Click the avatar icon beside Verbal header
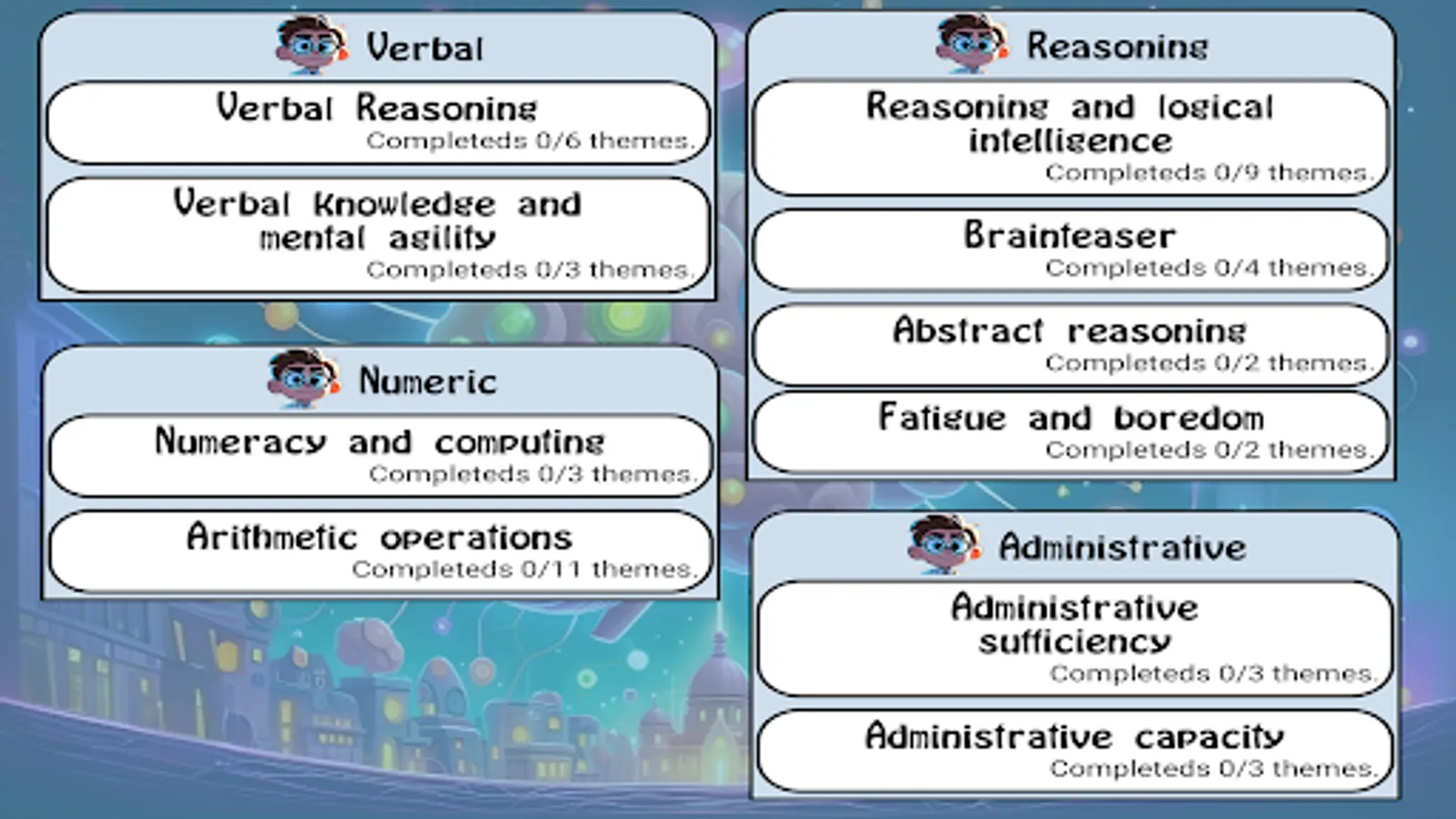This screenshot has width=1456, height=819. (309, 47)
